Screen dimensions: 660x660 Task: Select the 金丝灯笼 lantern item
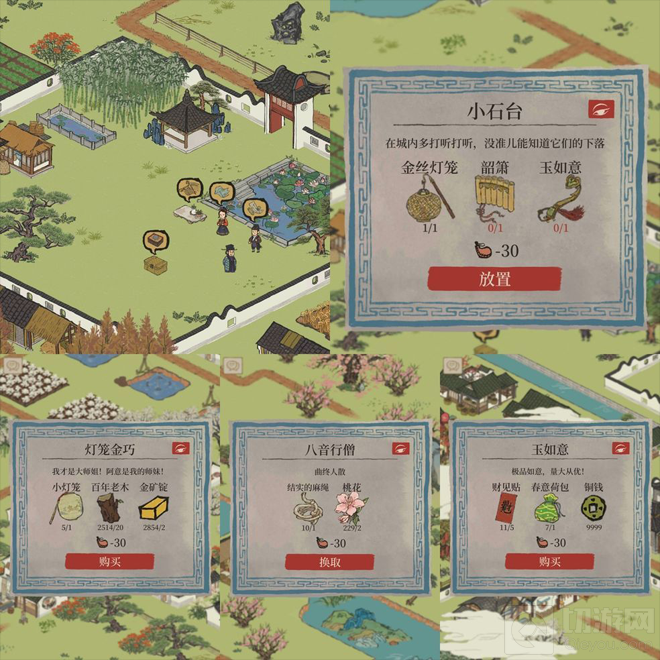tap(429, 203)
